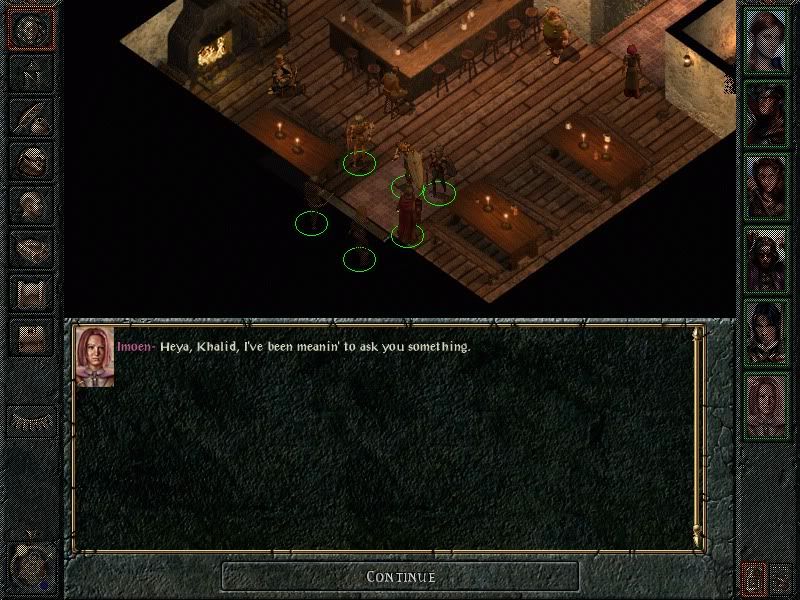
Task: Open the inventory screen
Action: 30,160
